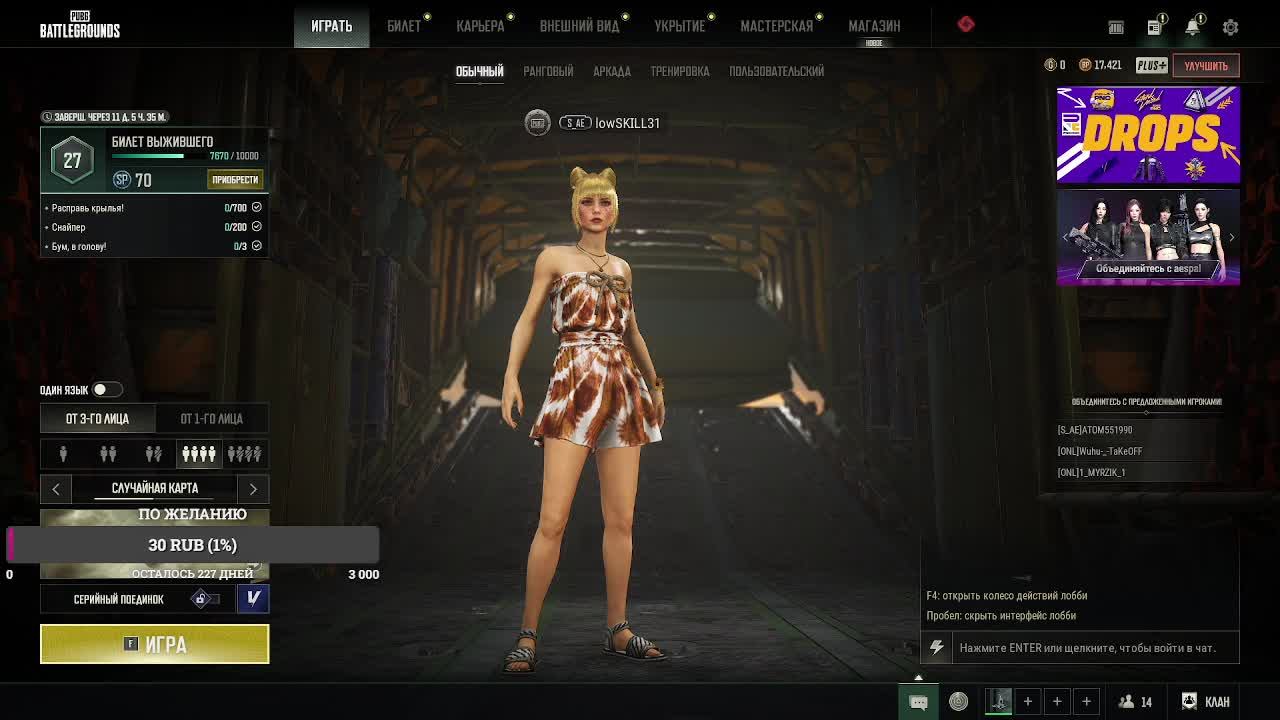Open the МАГАЗИН store
The image size is (1280, 720).
[874, 26]
